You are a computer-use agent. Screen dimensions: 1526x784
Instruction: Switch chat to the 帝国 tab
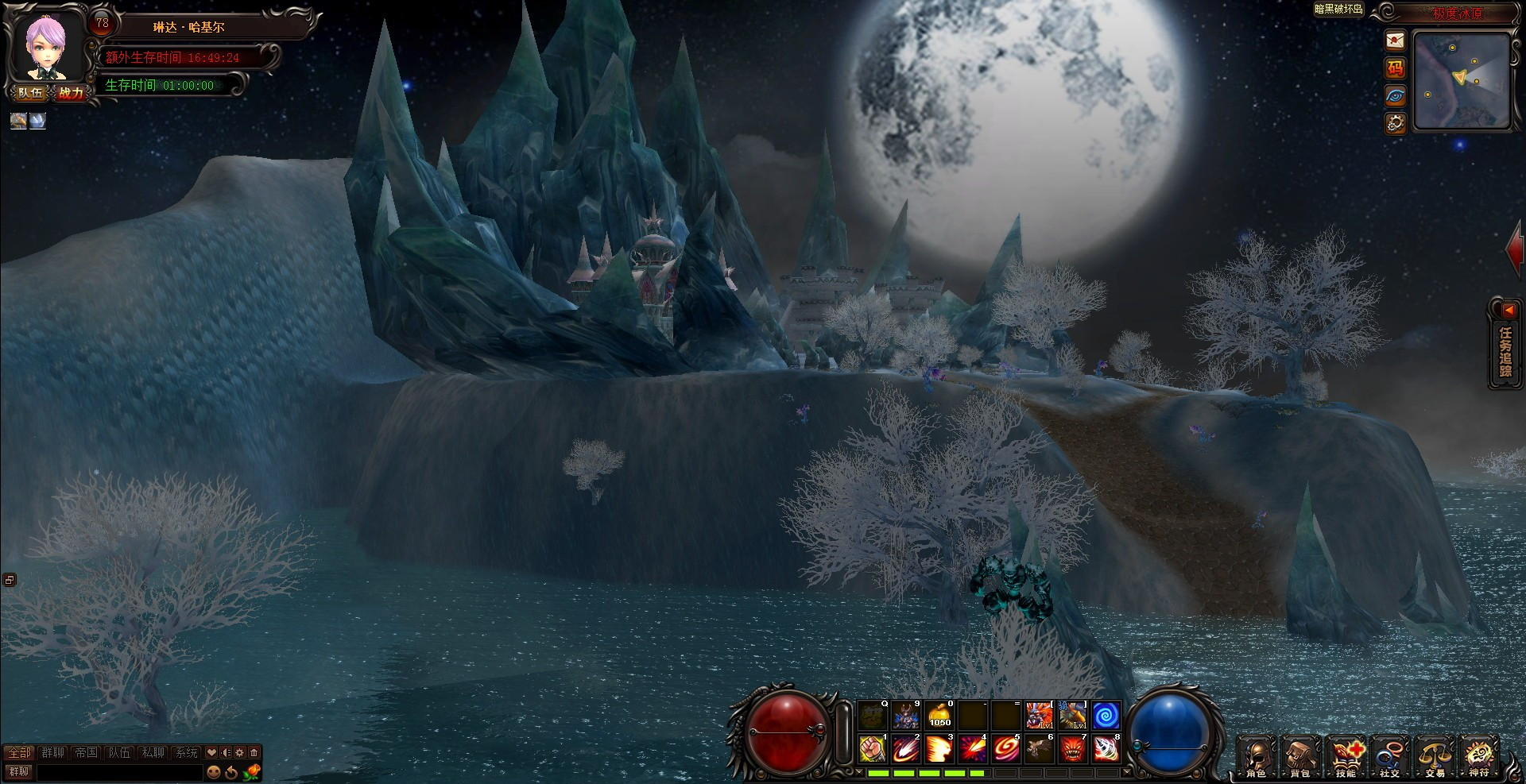coord(86,752)
